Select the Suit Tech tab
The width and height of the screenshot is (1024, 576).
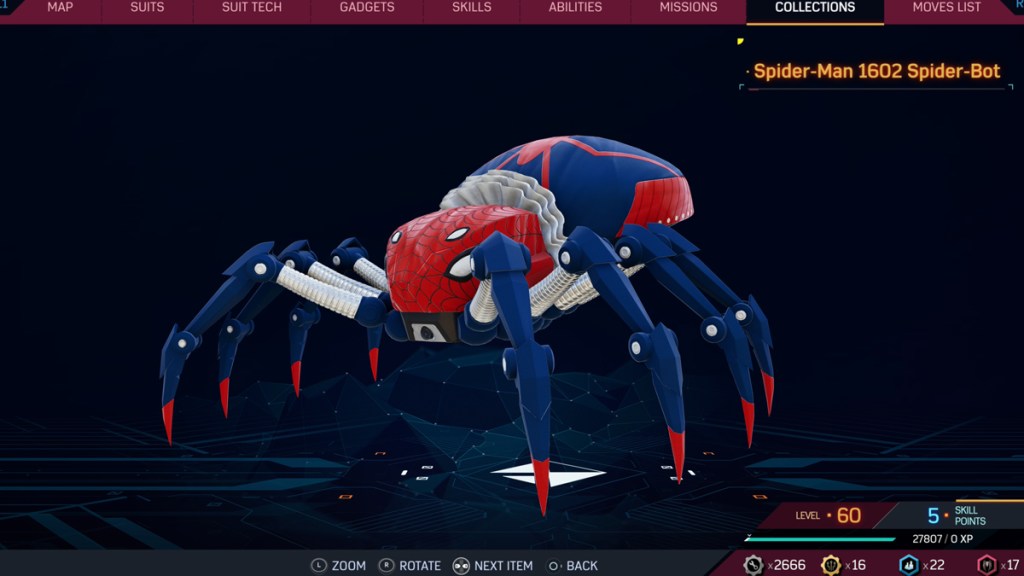click(x=251, y=8)
